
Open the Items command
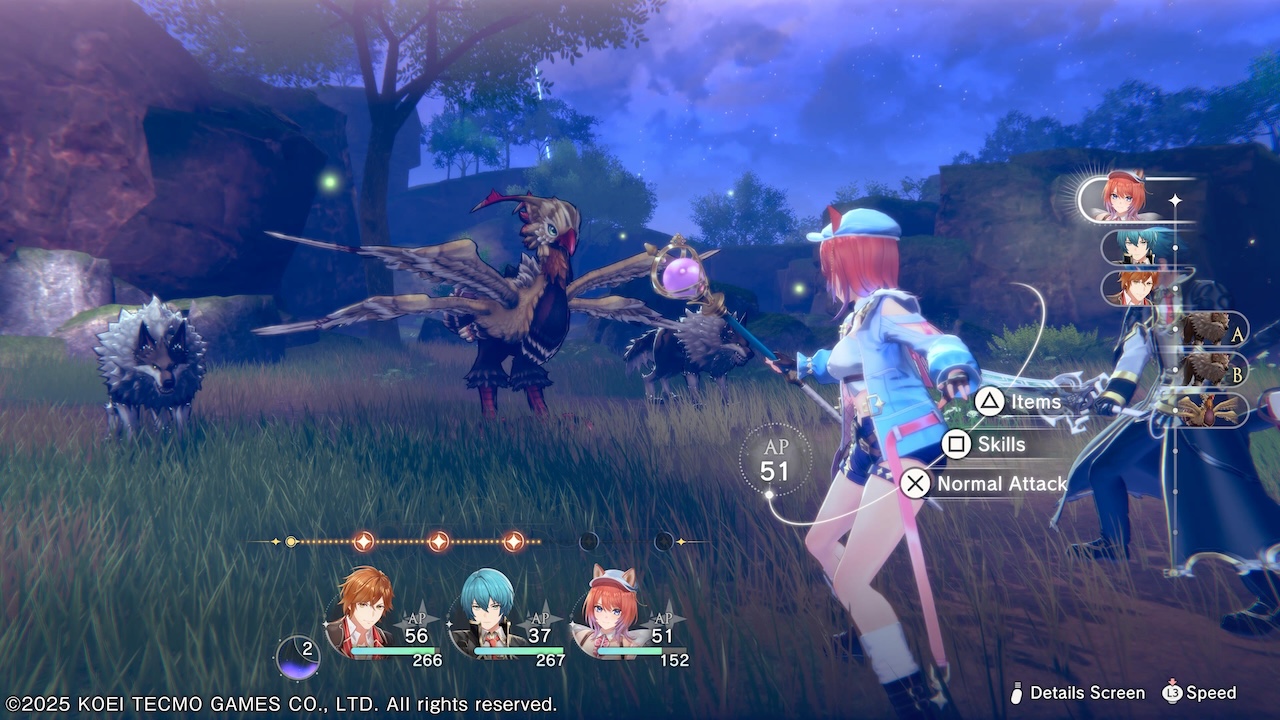pos(1018,402)
